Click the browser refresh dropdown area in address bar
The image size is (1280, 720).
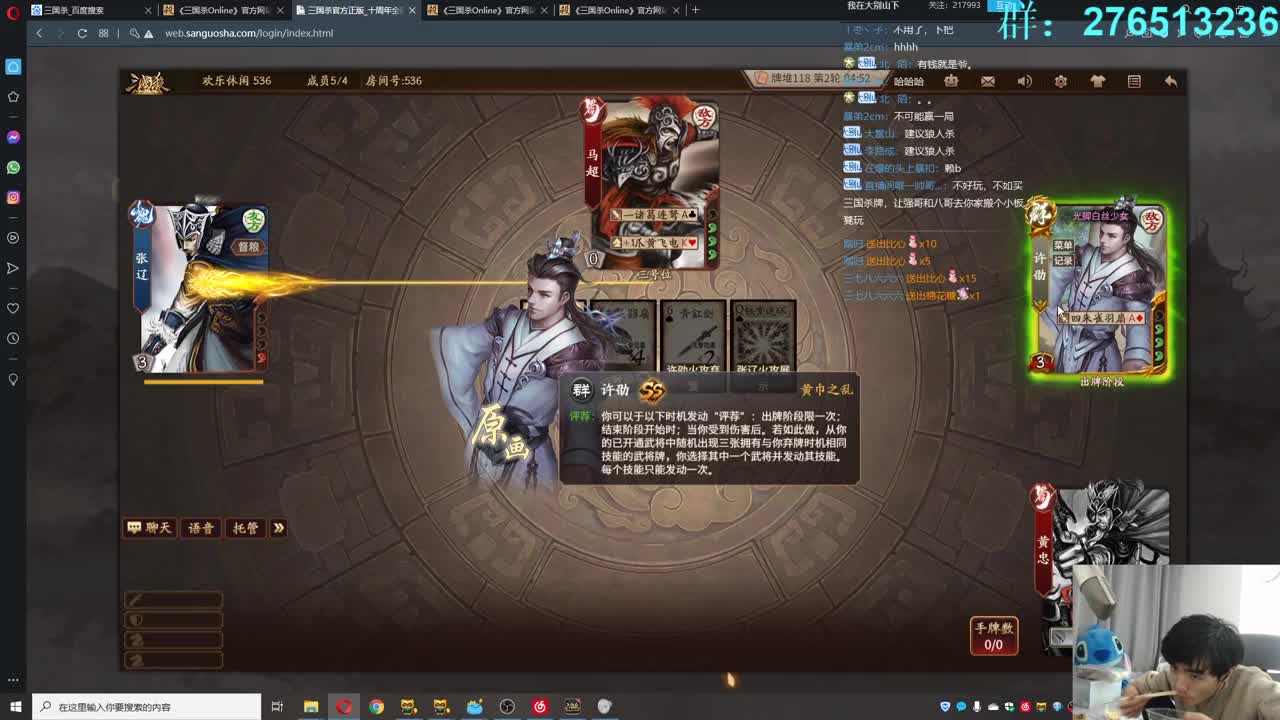(x=82, y=31)
